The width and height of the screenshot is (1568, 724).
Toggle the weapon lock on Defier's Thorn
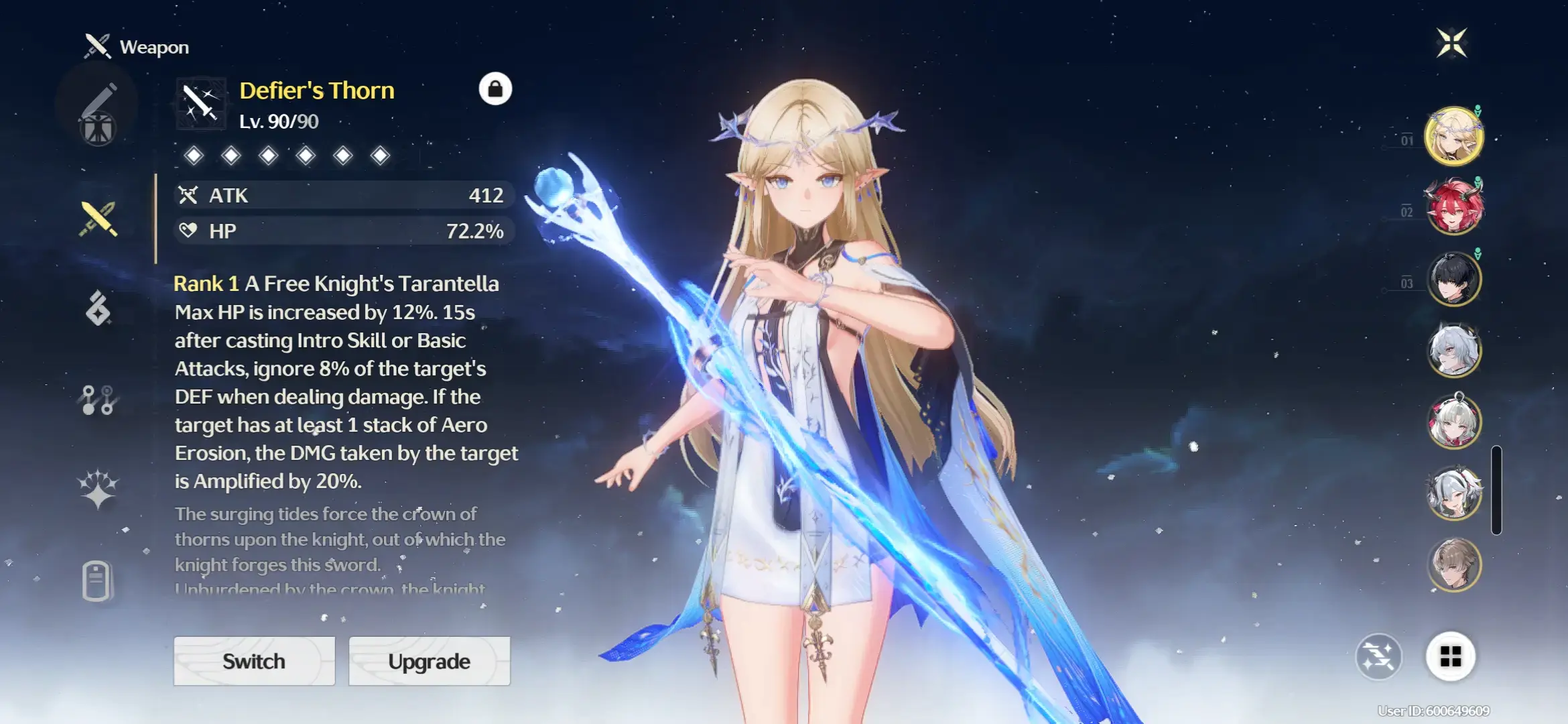[x=495, y=88]
